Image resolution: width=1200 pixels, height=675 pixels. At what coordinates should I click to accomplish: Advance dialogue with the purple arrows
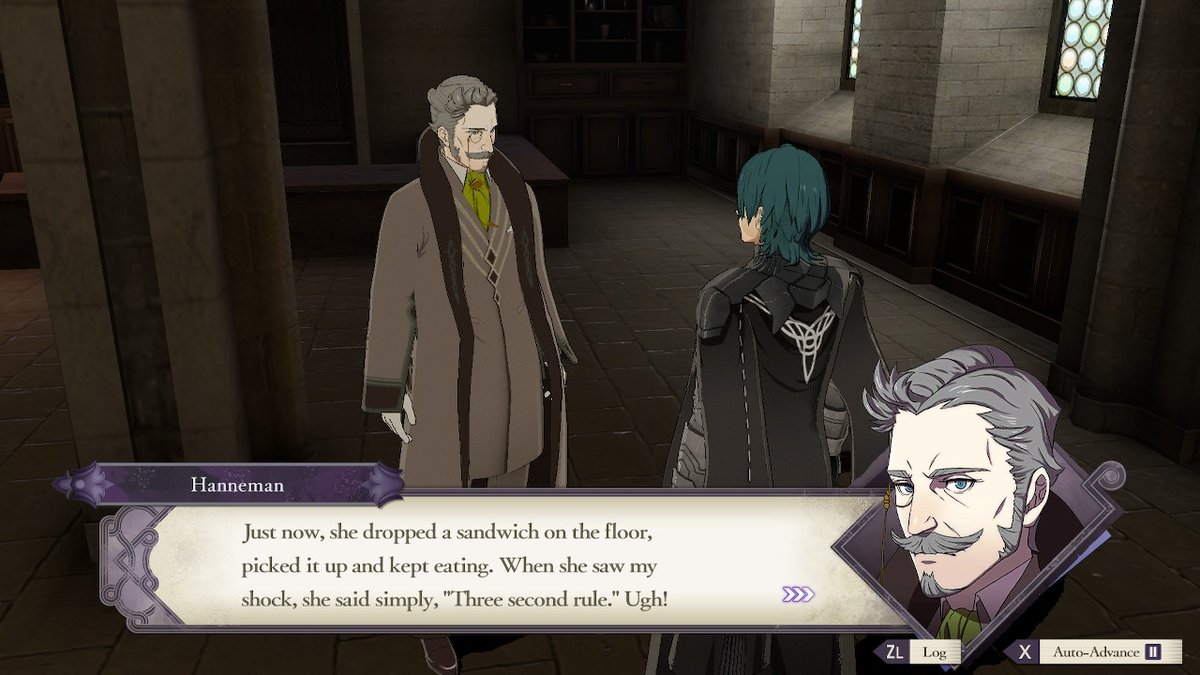(798, 594)
